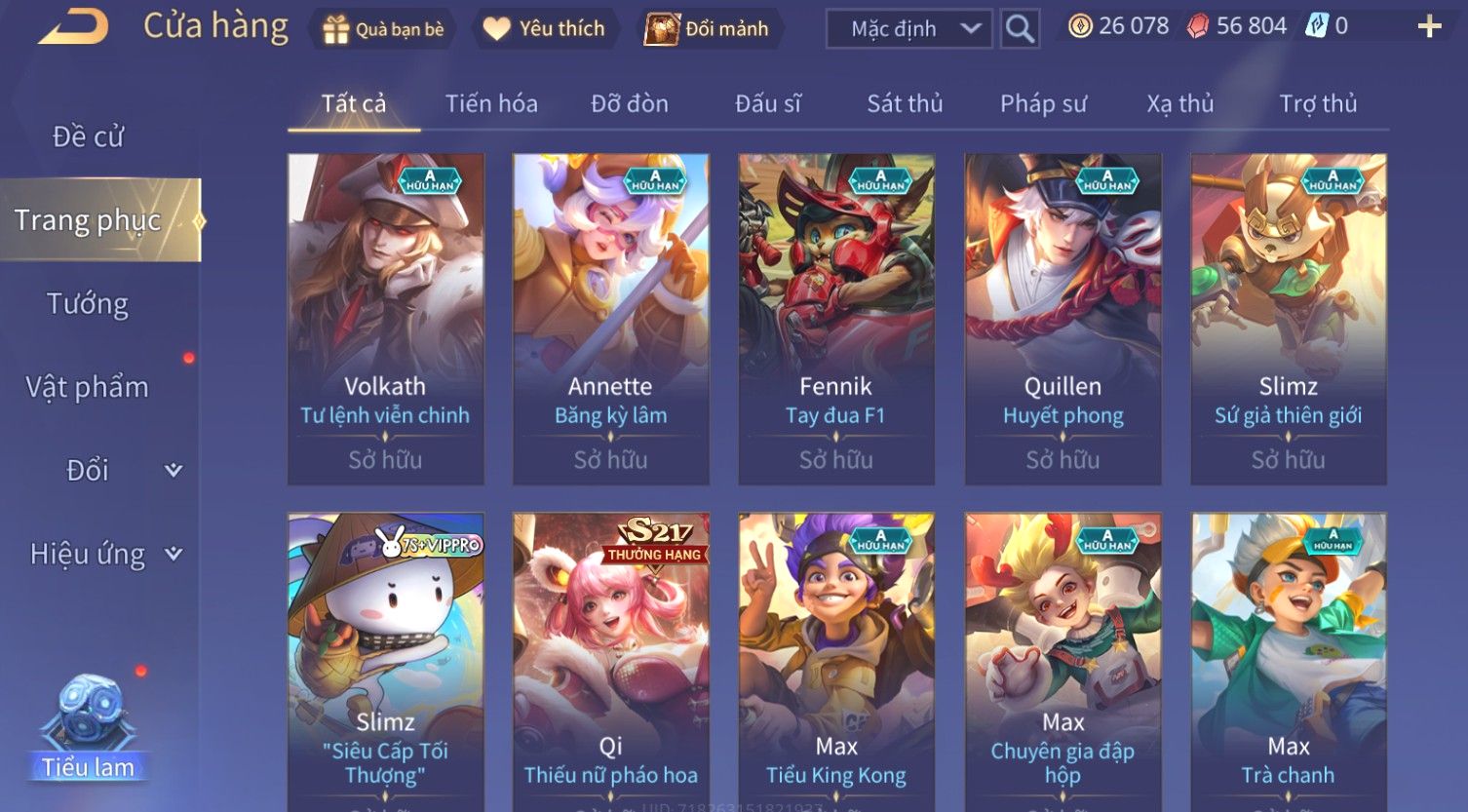Pick Qi Thiếu nữ pháo hoa skin
The width and height of the screenshot is (1468, 812).
pos(611,663)
